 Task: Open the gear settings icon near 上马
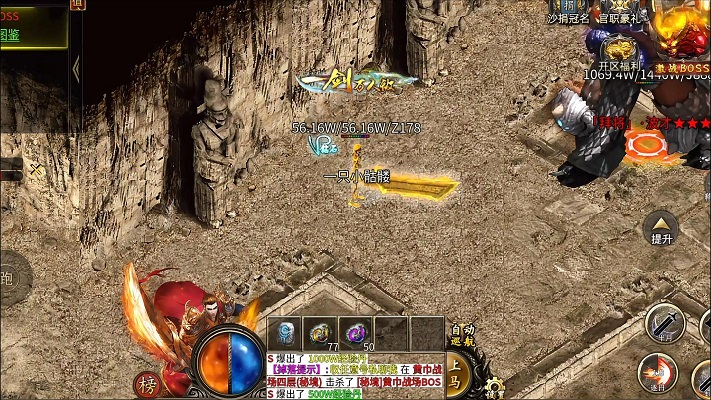492,386
